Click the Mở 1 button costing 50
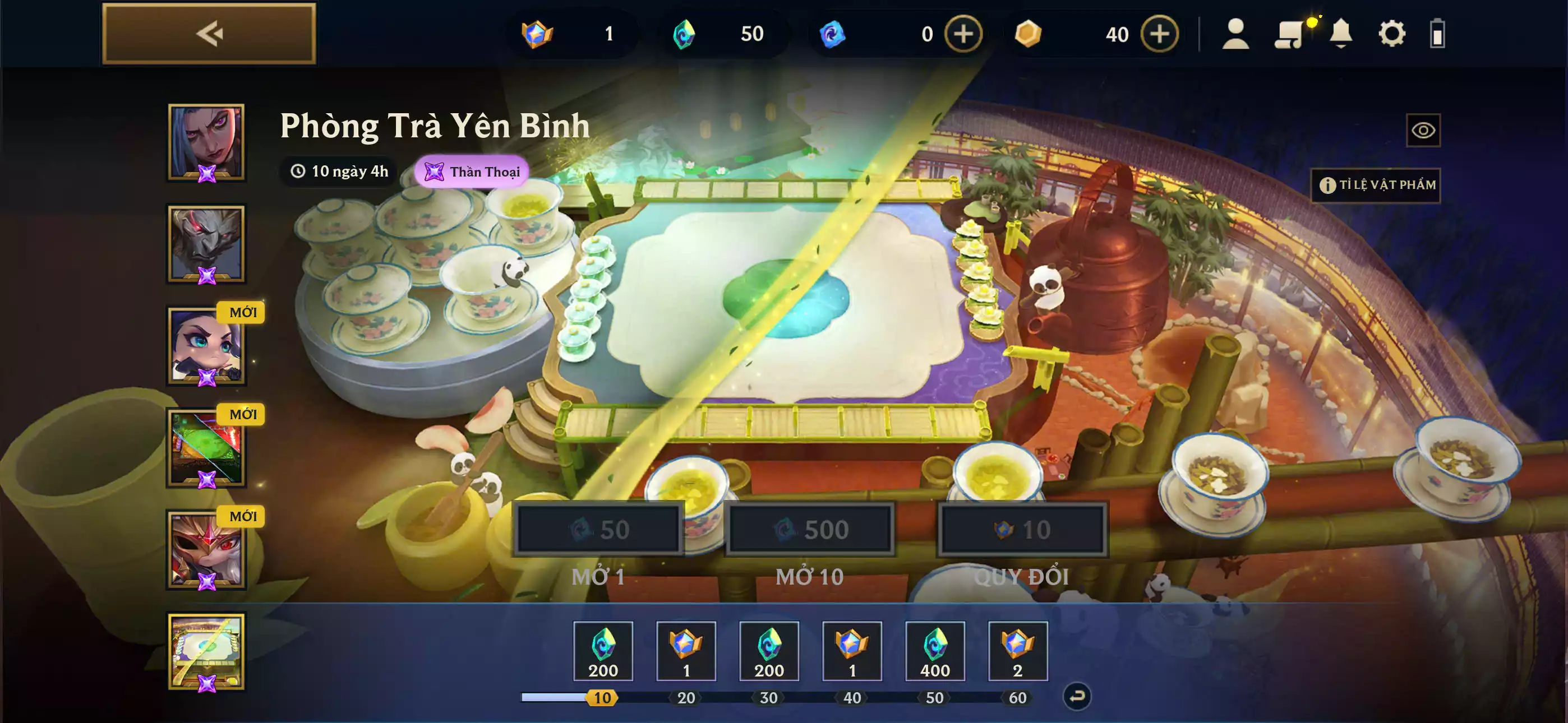The height and width of the screenshot is (723, 1568). pyautogui.click(x=598, y=530)
